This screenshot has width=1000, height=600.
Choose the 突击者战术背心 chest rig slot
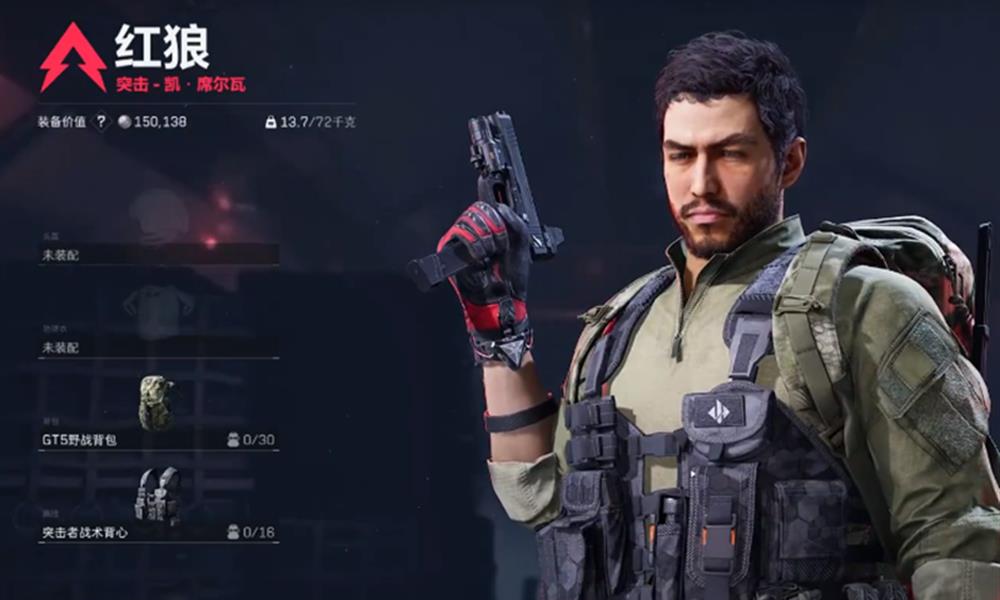[x=158, y=531]
